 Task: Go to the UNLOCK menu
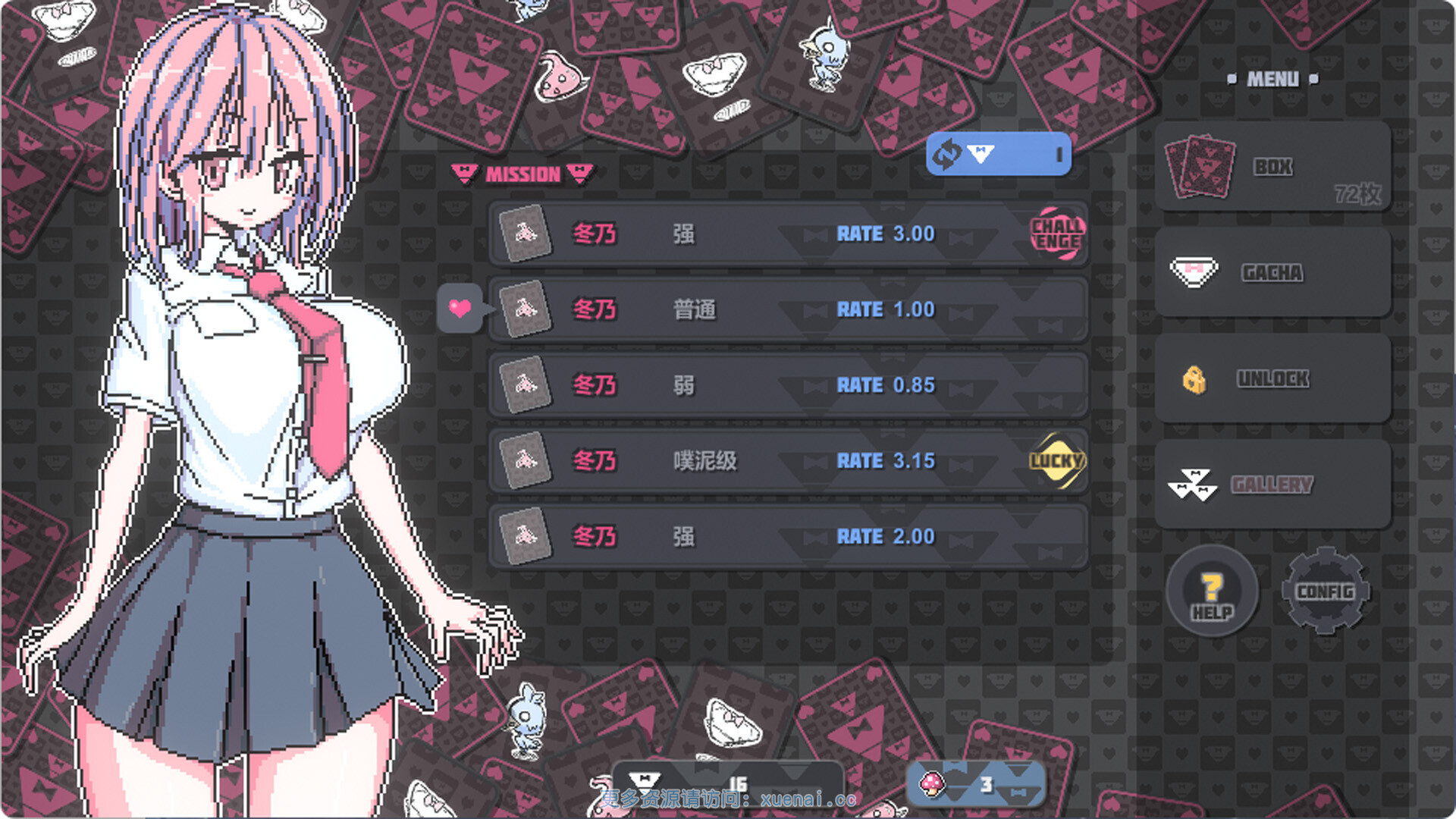(x=1272, y=378)
